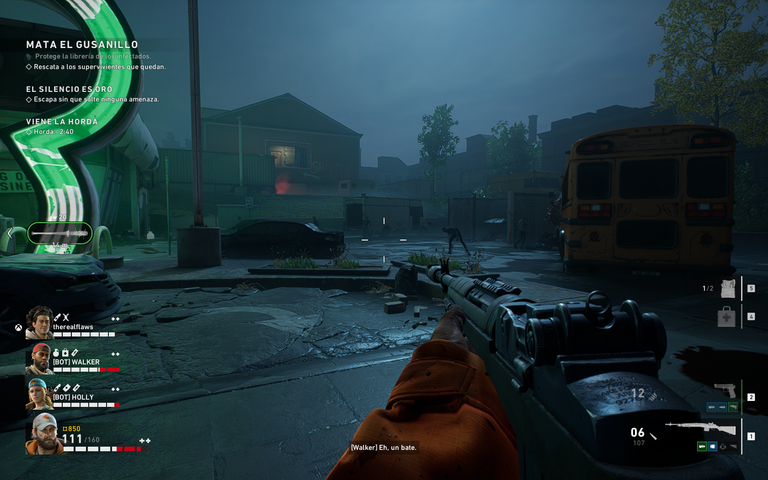Select the rifle in weapon slot 1
The width and height of the screenshot is (768, 480).
point(713,430)
